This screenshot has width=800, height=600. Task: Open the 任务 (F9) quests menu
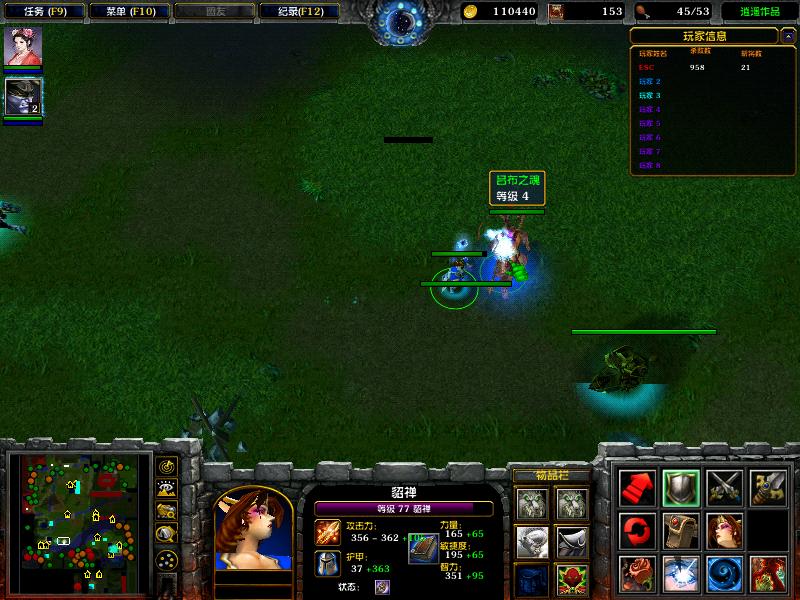pos(43,11)
